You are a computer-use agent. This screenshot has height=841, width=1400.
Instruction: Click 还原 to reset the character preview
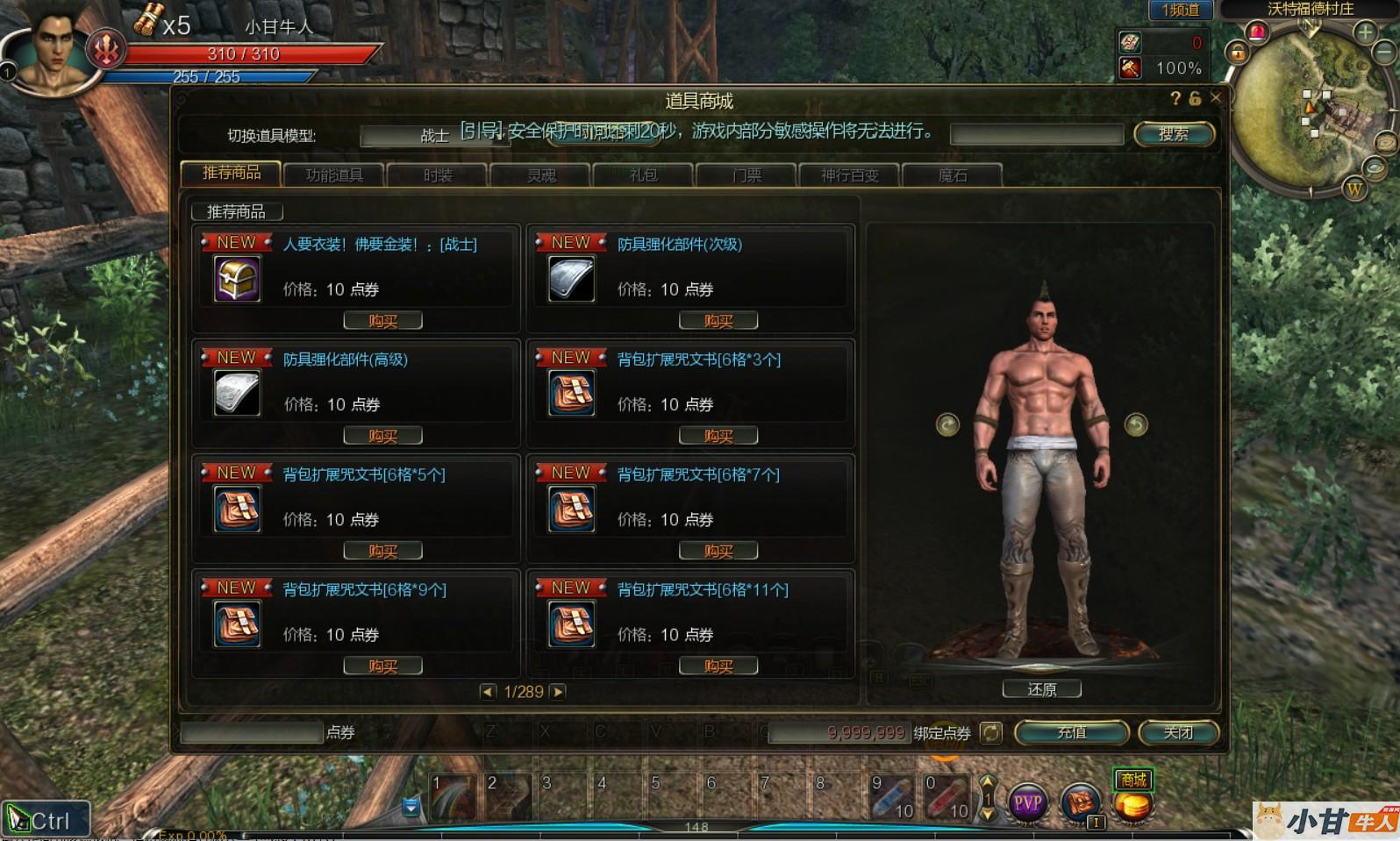point(1041,690)
